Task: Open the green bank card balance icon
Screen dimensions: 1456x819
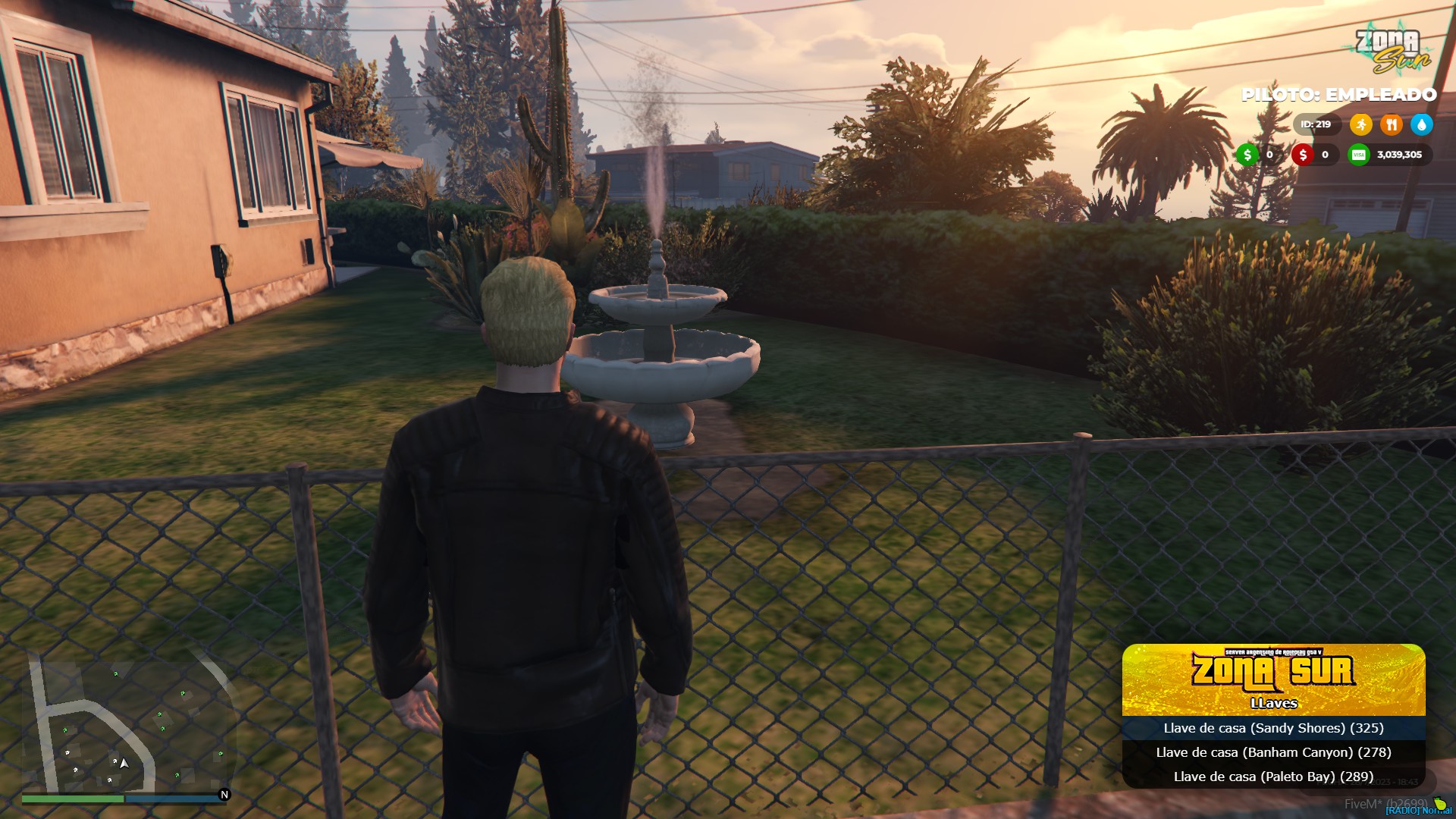Action: (1358, 155)
